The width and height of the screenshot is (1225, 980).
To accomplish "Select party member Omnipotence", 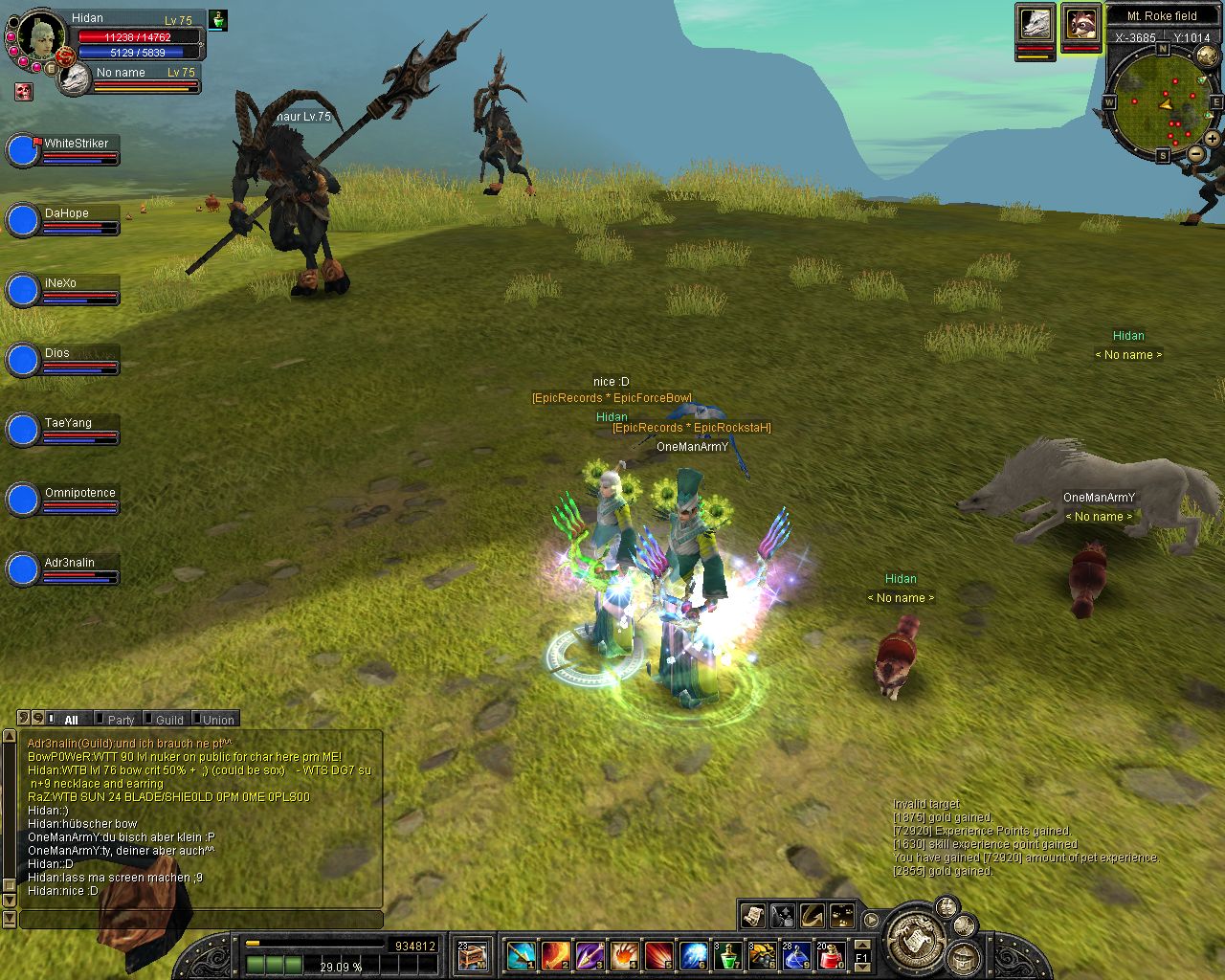I will tap(79, 493).
